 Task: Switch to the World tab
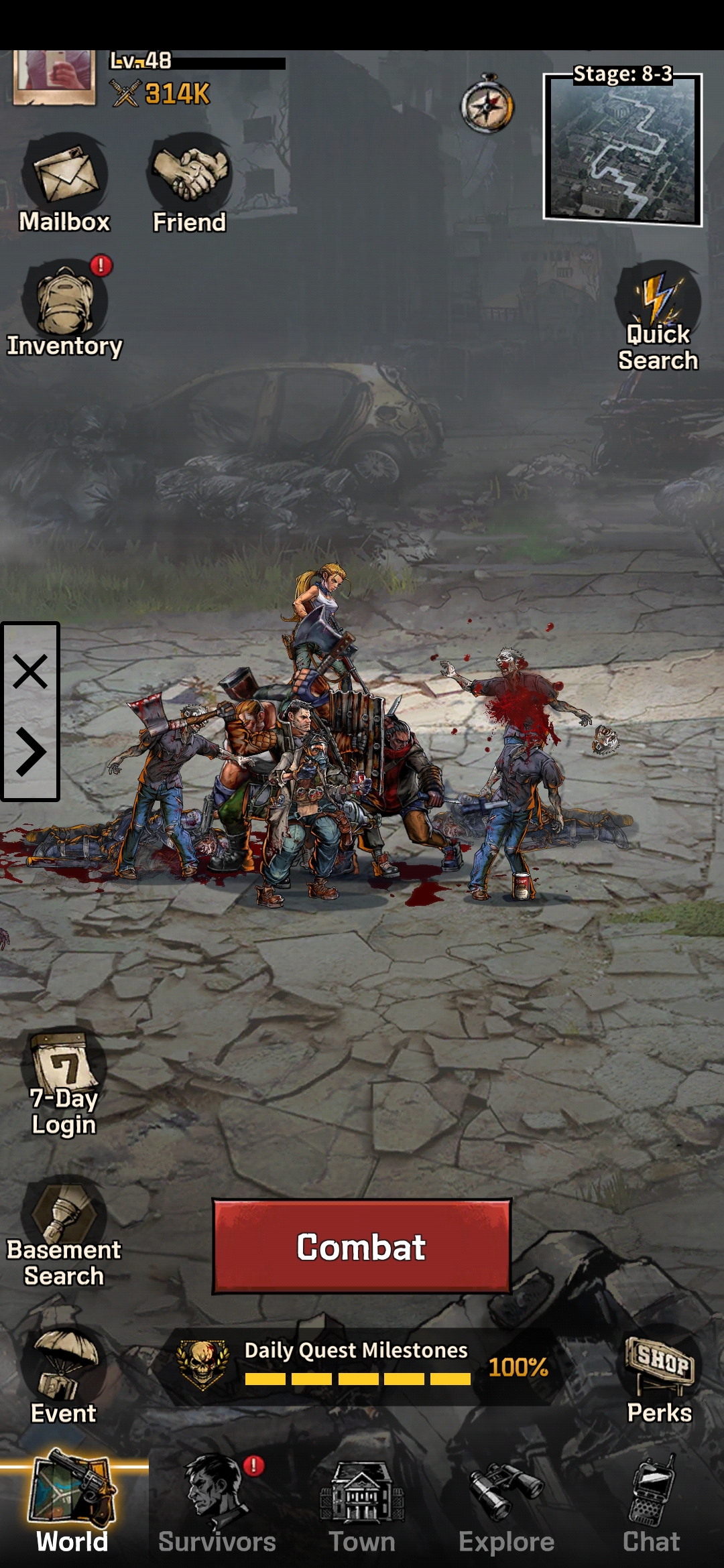tap(72, 1504)
